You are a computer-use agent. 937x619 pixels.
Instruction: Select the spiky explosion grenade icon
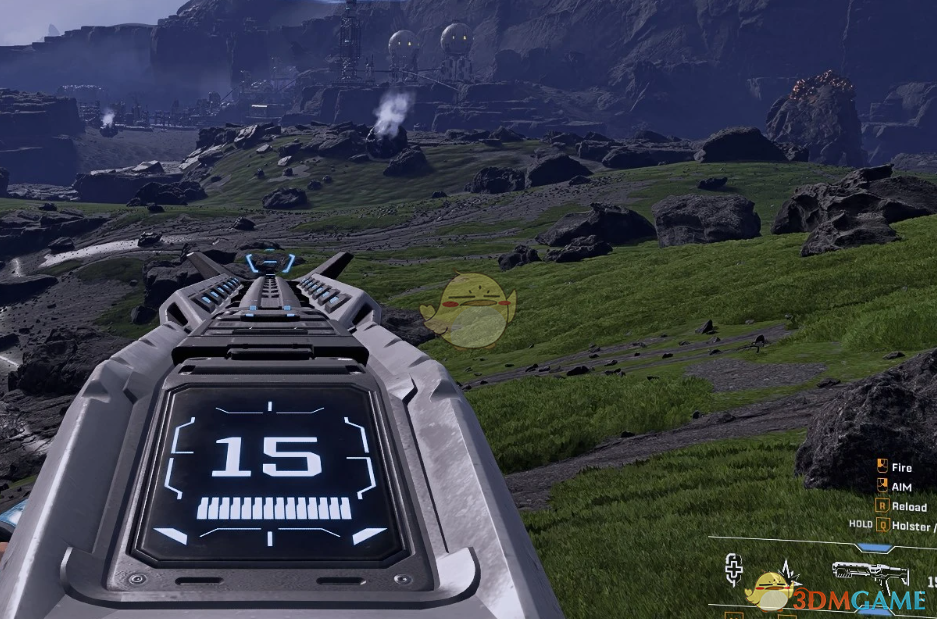tap(790, 571)
